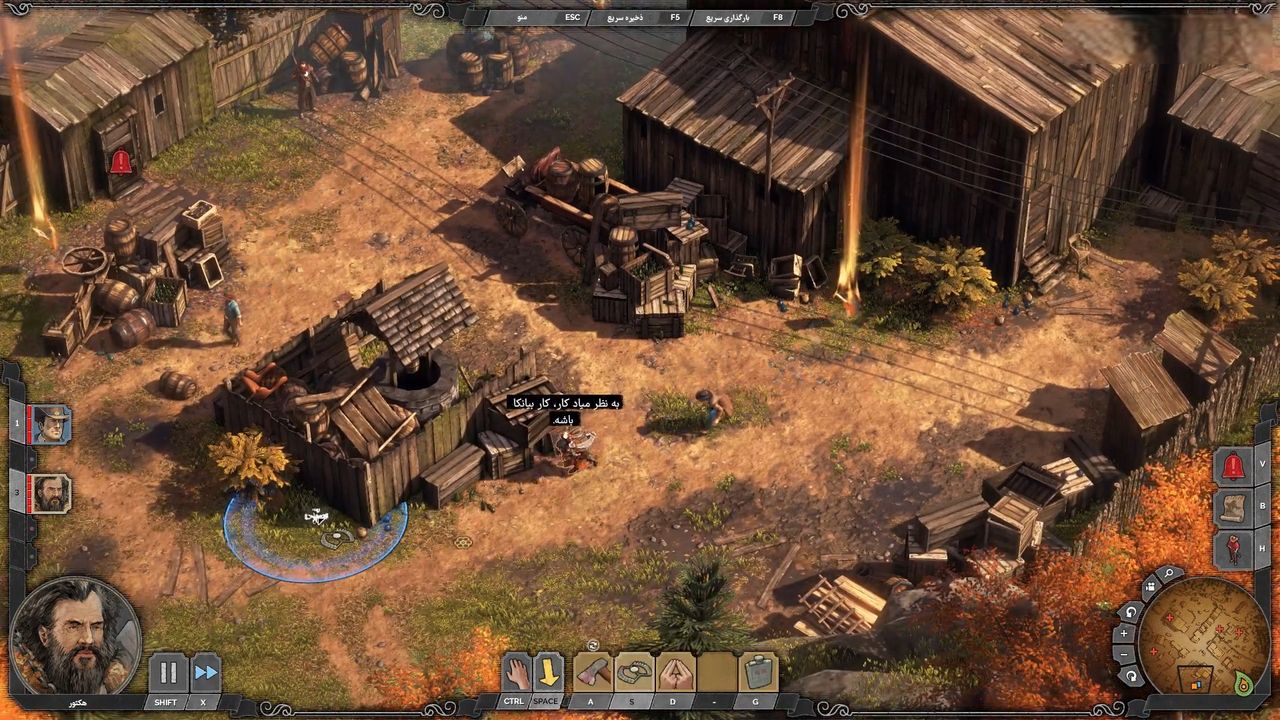Activate the fast-forward button
Image resolution: width=1280 pixels, height=720 pixels.
click(x=205, y=673)
